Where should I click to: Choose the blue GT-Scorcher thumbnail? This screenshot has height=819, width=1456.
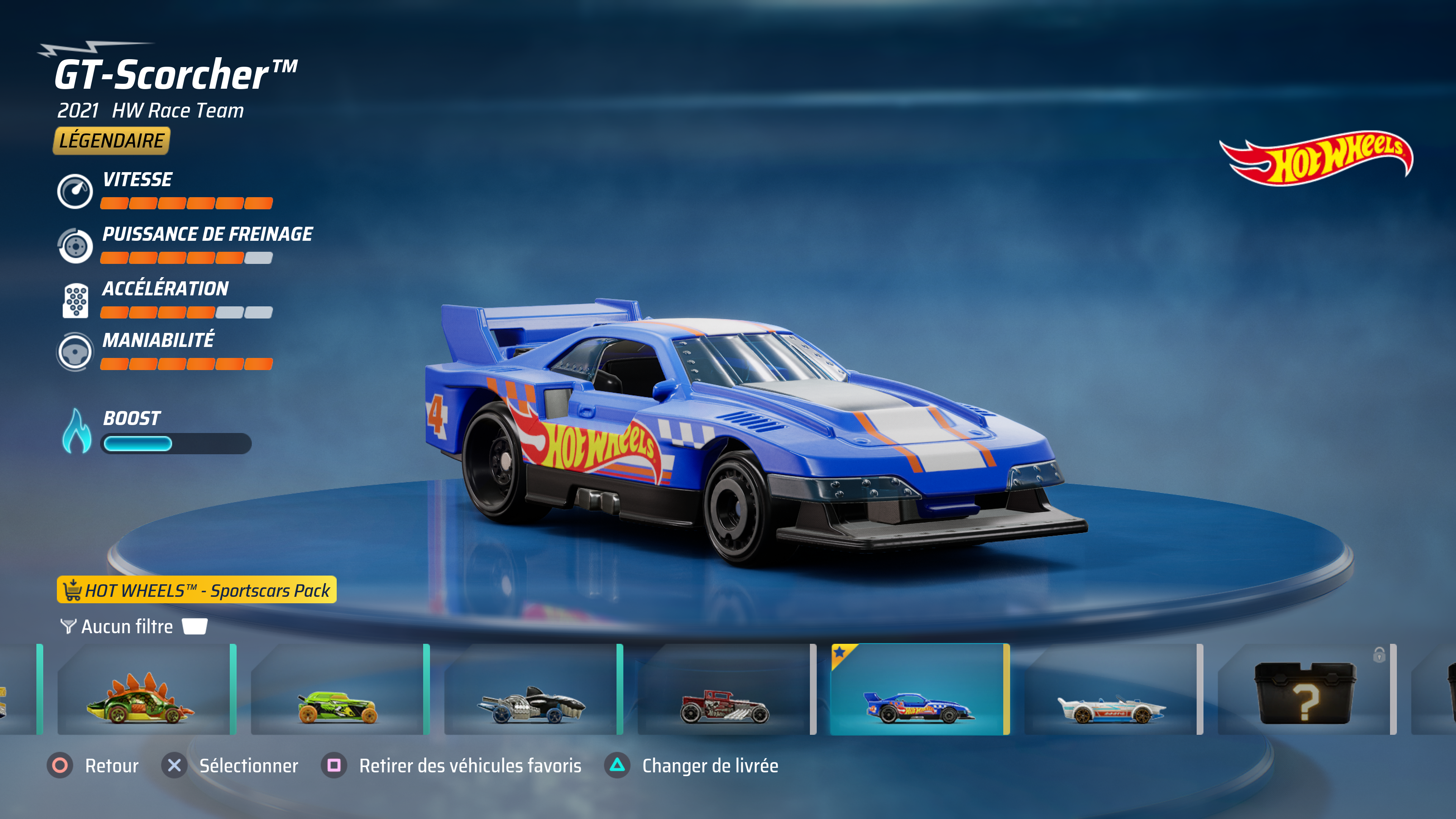point(919,690)
